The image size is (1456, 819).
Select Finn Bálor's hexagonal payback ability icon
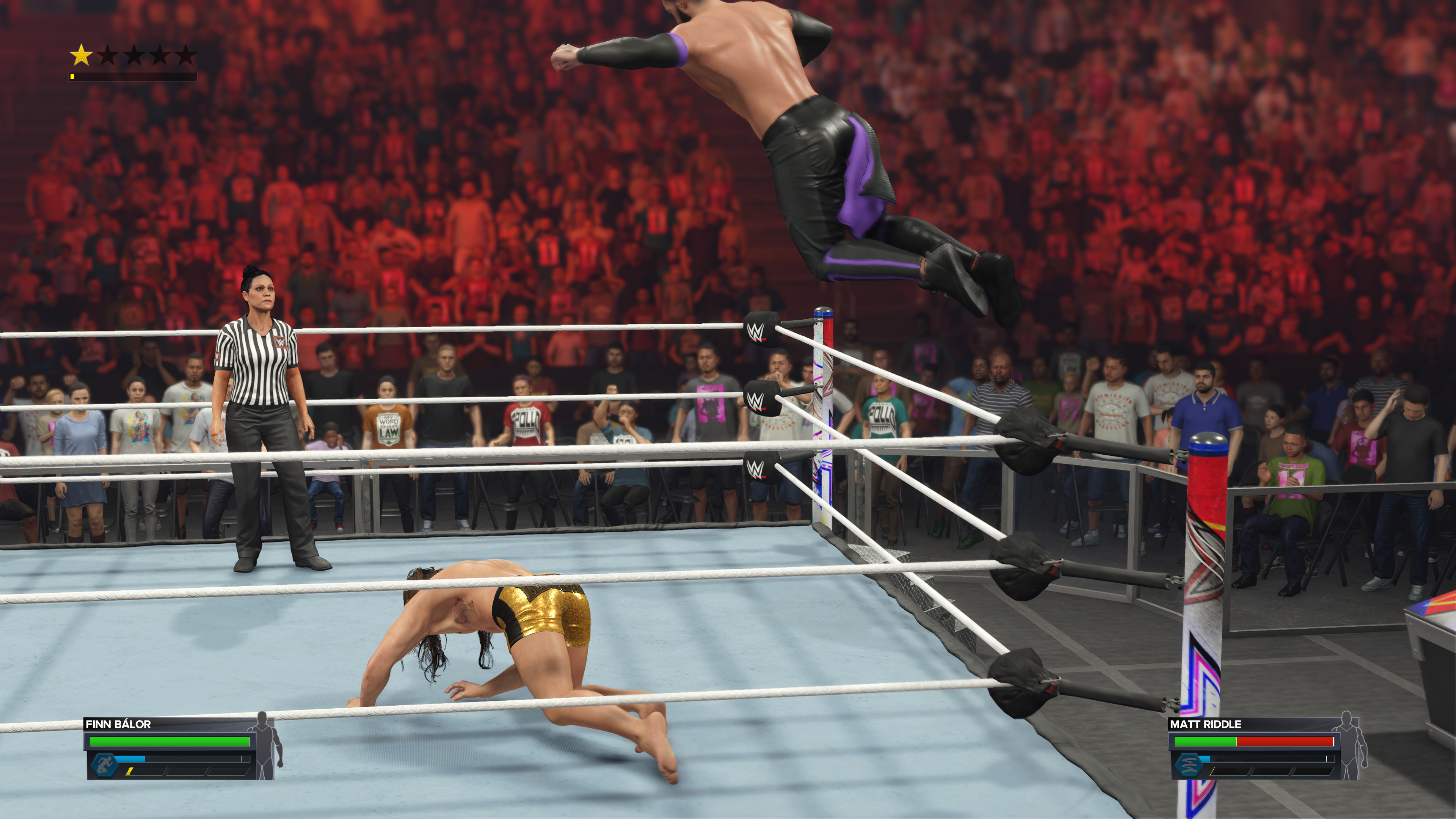(104, 765)
